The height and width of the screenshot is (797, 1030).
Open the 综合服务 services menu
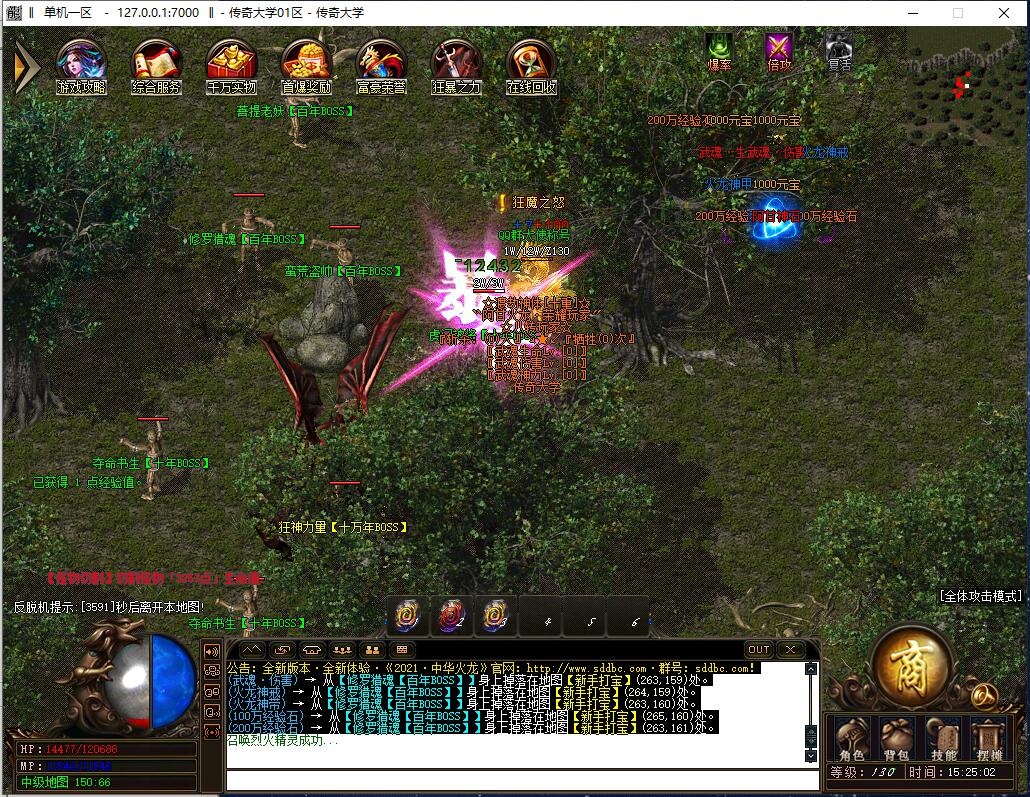[156, 64]
